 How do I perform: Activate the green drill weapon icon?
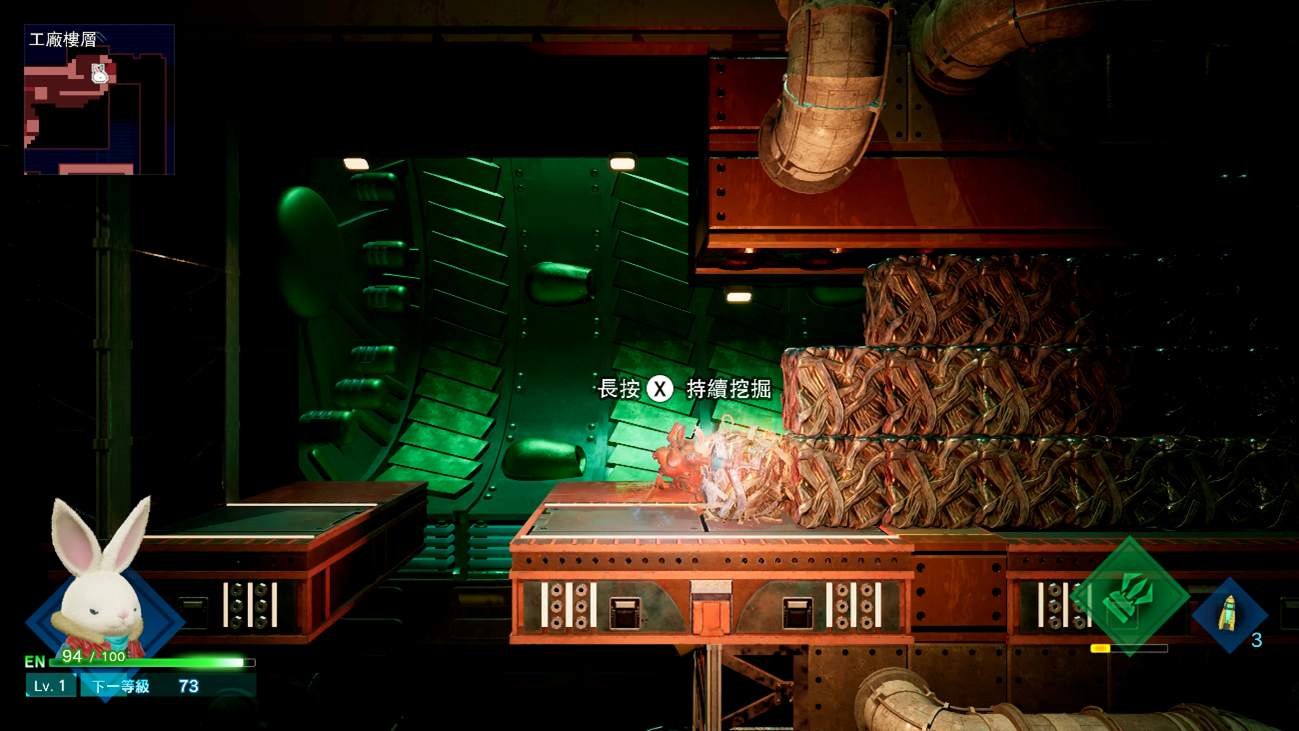pyautogui.click(x=1130, y=596)
